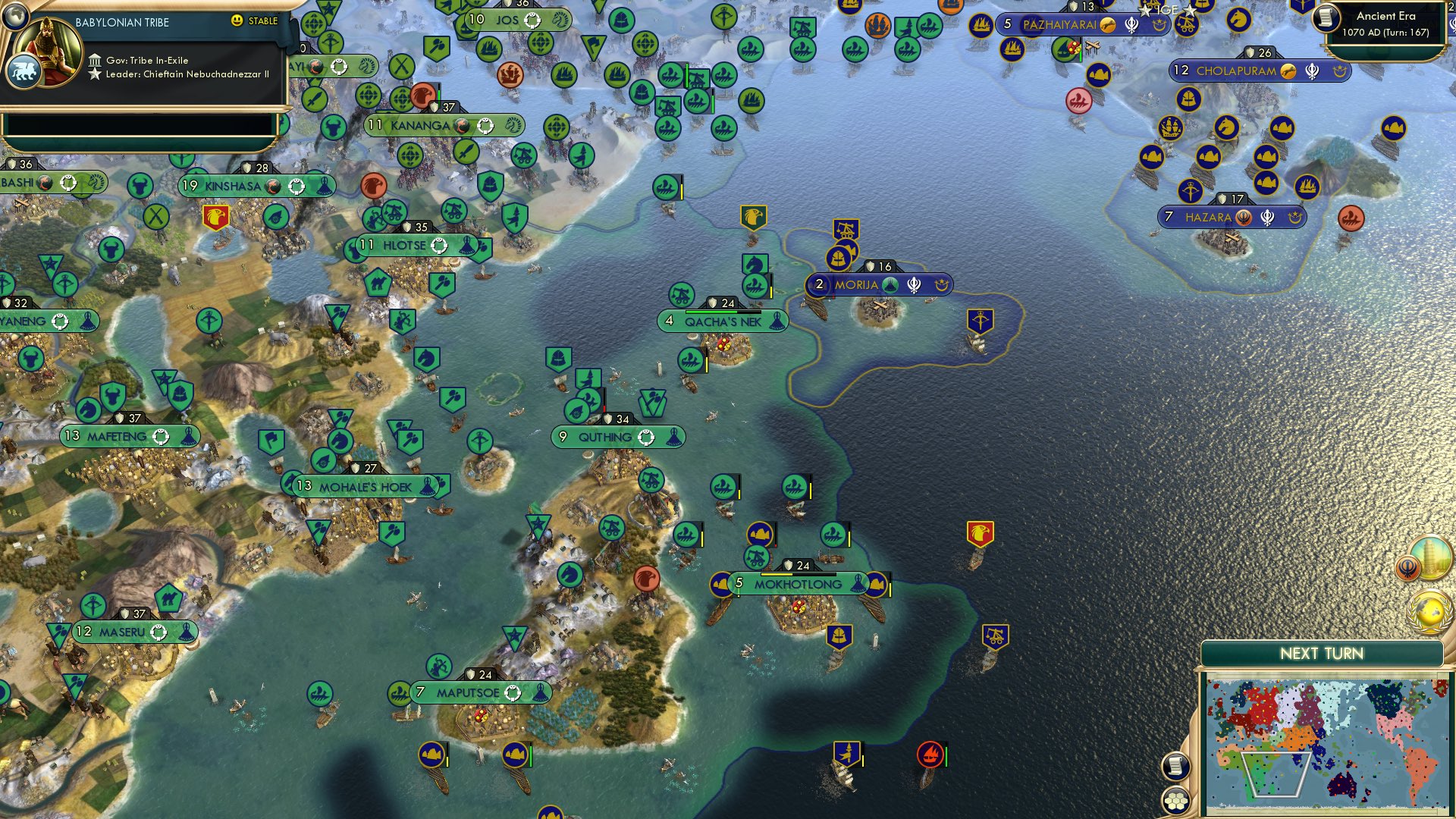Select the Babylonian winged lion civilization icon
The height and width of the screenshot is (819, 1456).
(x=25, y=70)
